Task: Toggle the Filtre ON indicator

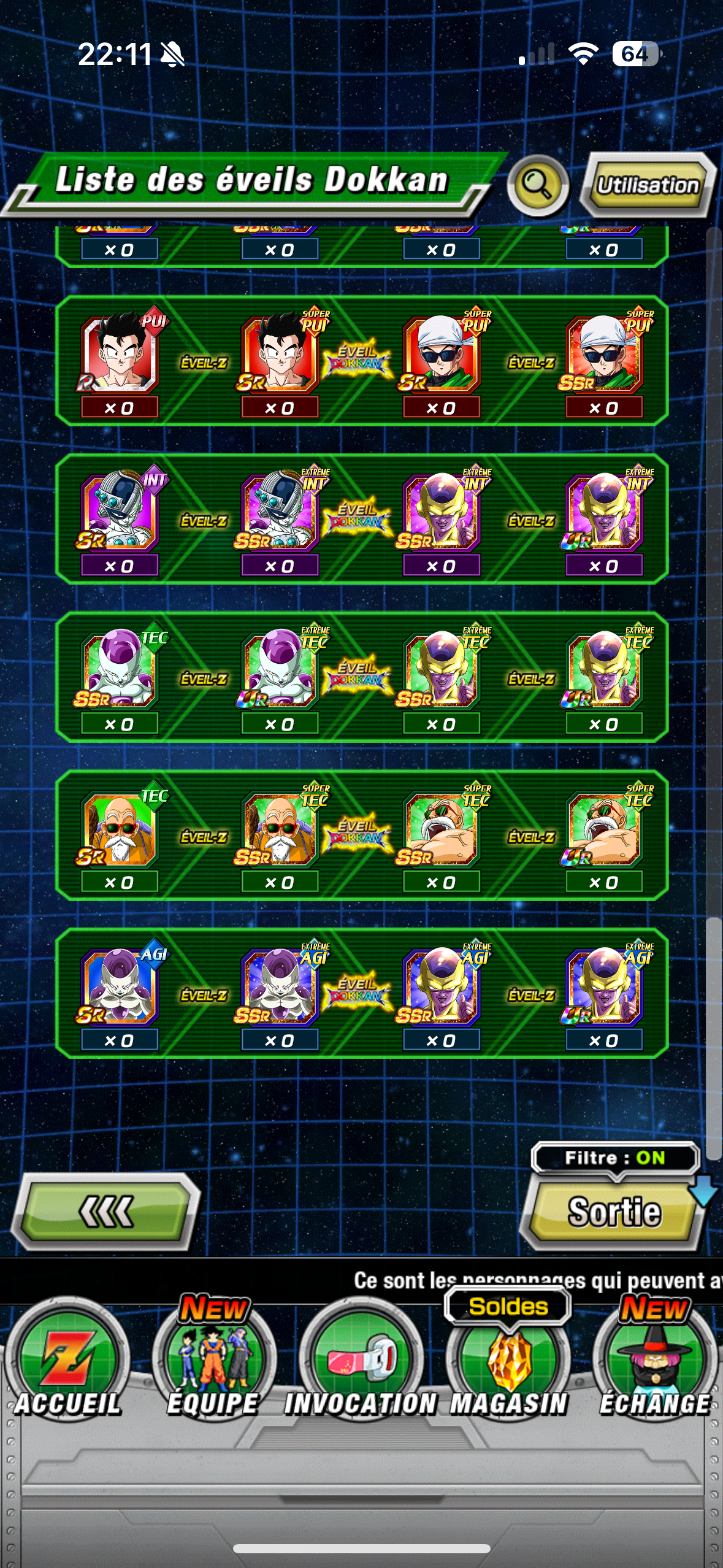Action: pyautogui.click(x=614, y=1158)
